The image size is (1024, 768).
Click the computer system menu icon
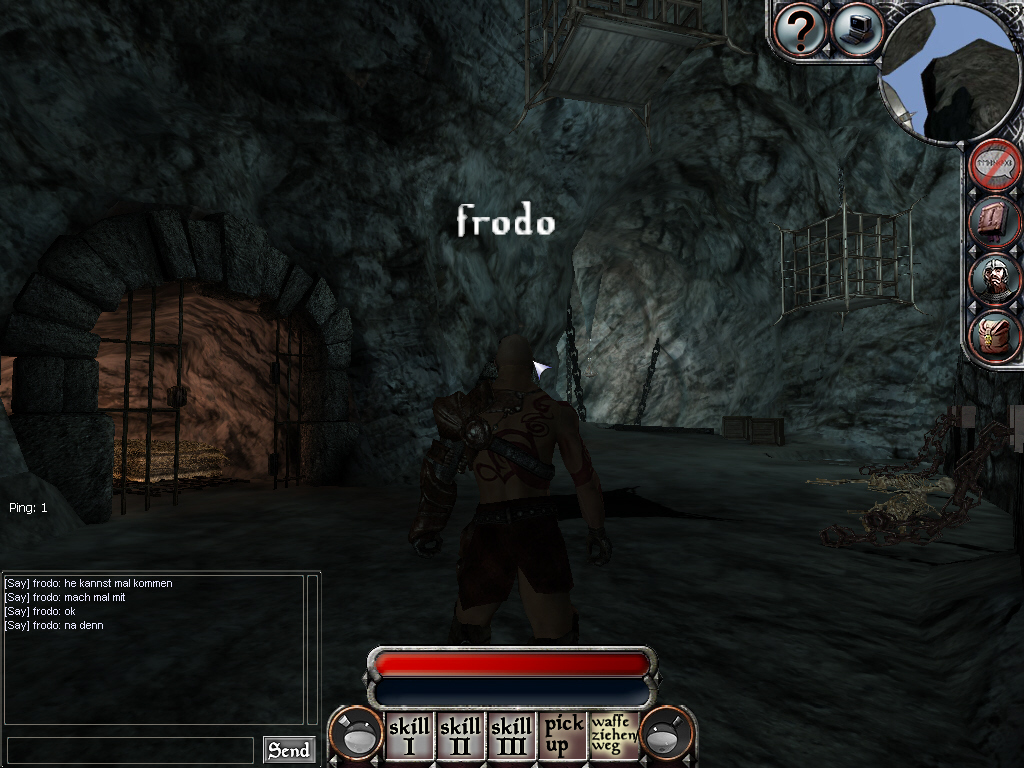pos(857,29)
